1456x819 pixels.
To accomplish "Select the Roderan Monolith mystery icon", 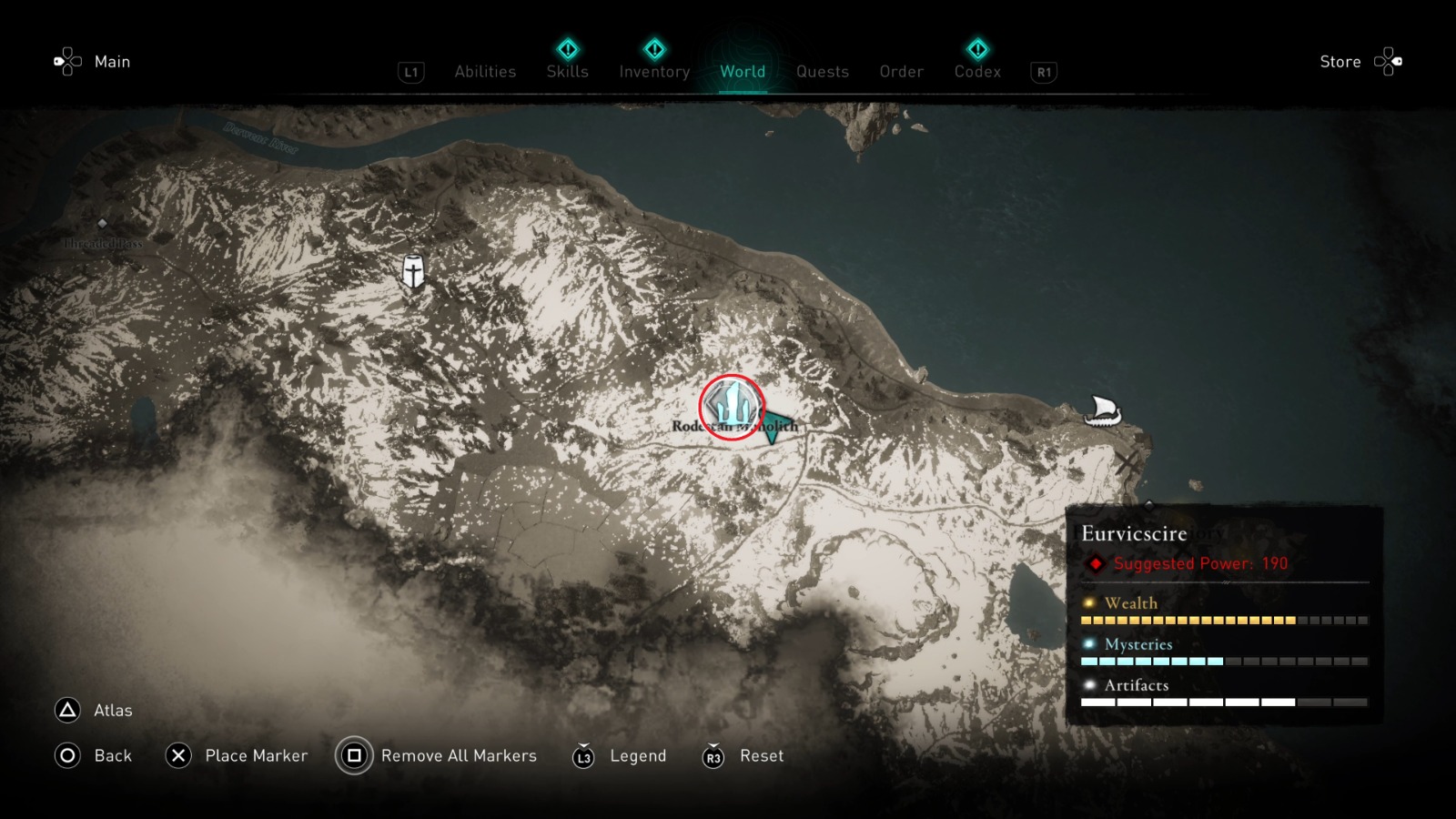I will [729, 406].
